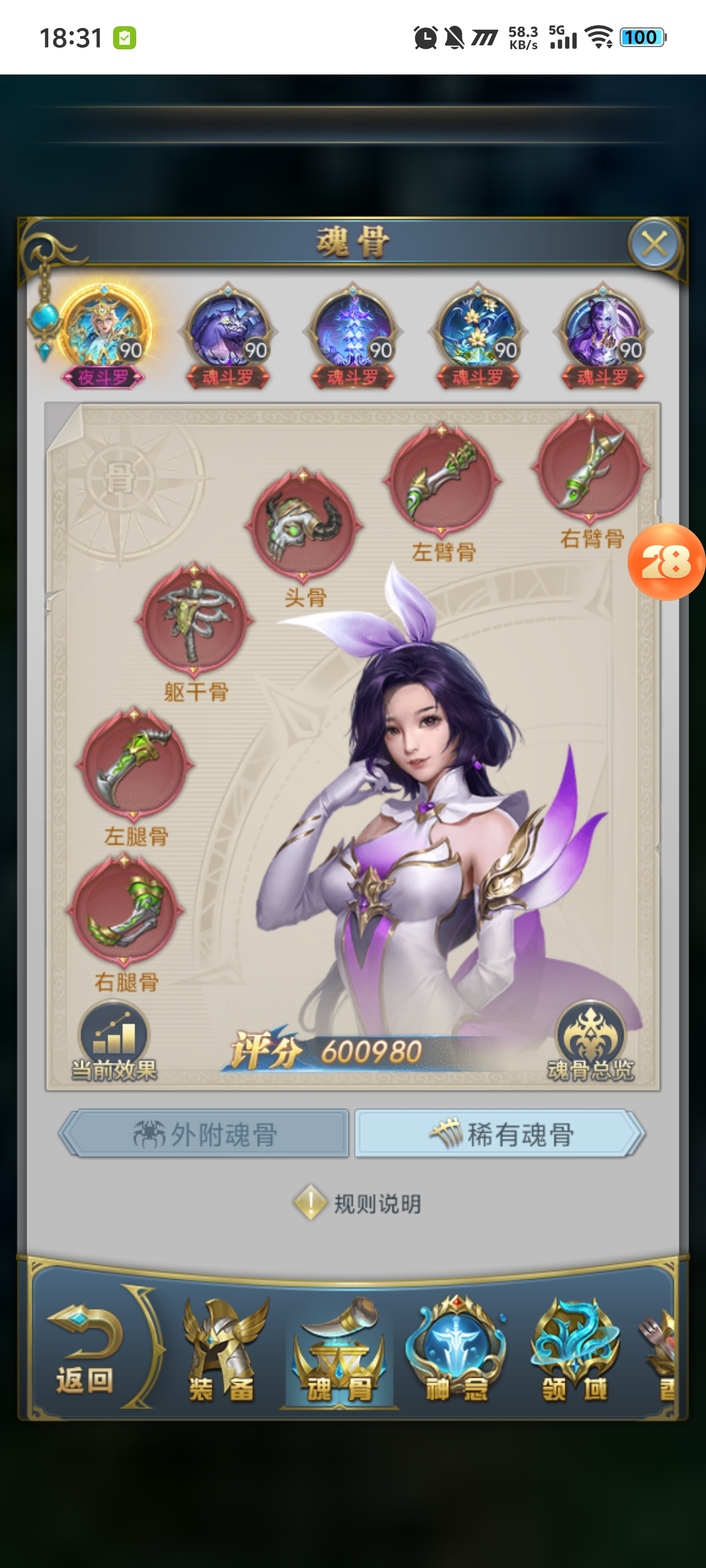Open the 头骨 skull soul bone slot
The image size is (706, 1568).
[x=303, y=524]
